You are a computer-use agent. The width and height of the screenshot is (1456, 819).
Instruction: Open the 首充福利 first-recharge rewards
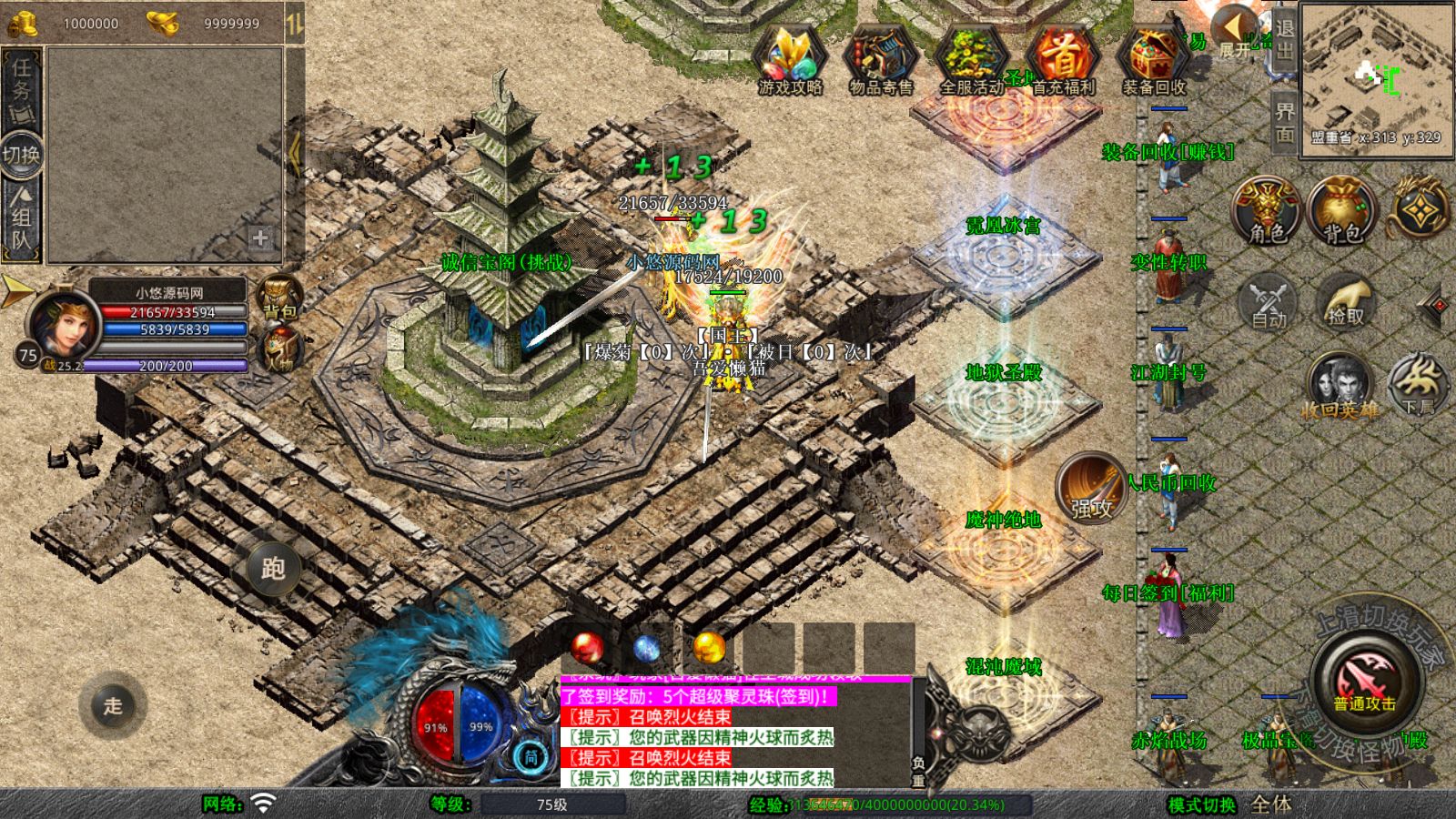click(x=1063, y=60)
